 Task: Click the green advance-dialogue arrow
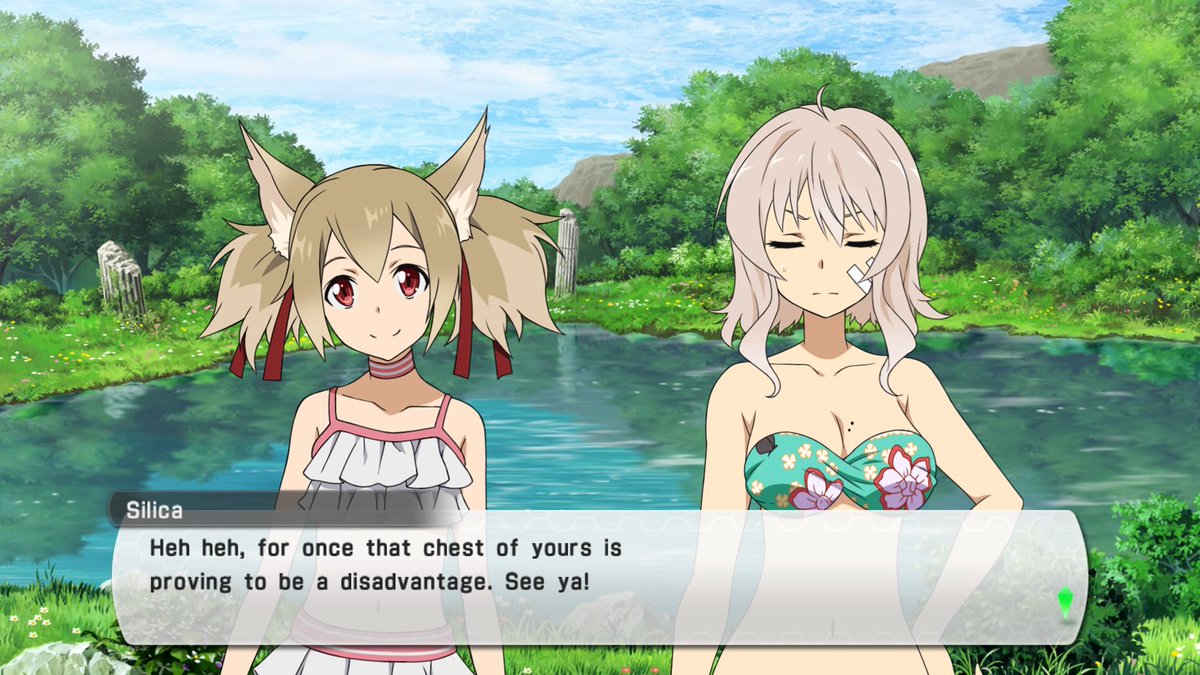(1065, 602)
